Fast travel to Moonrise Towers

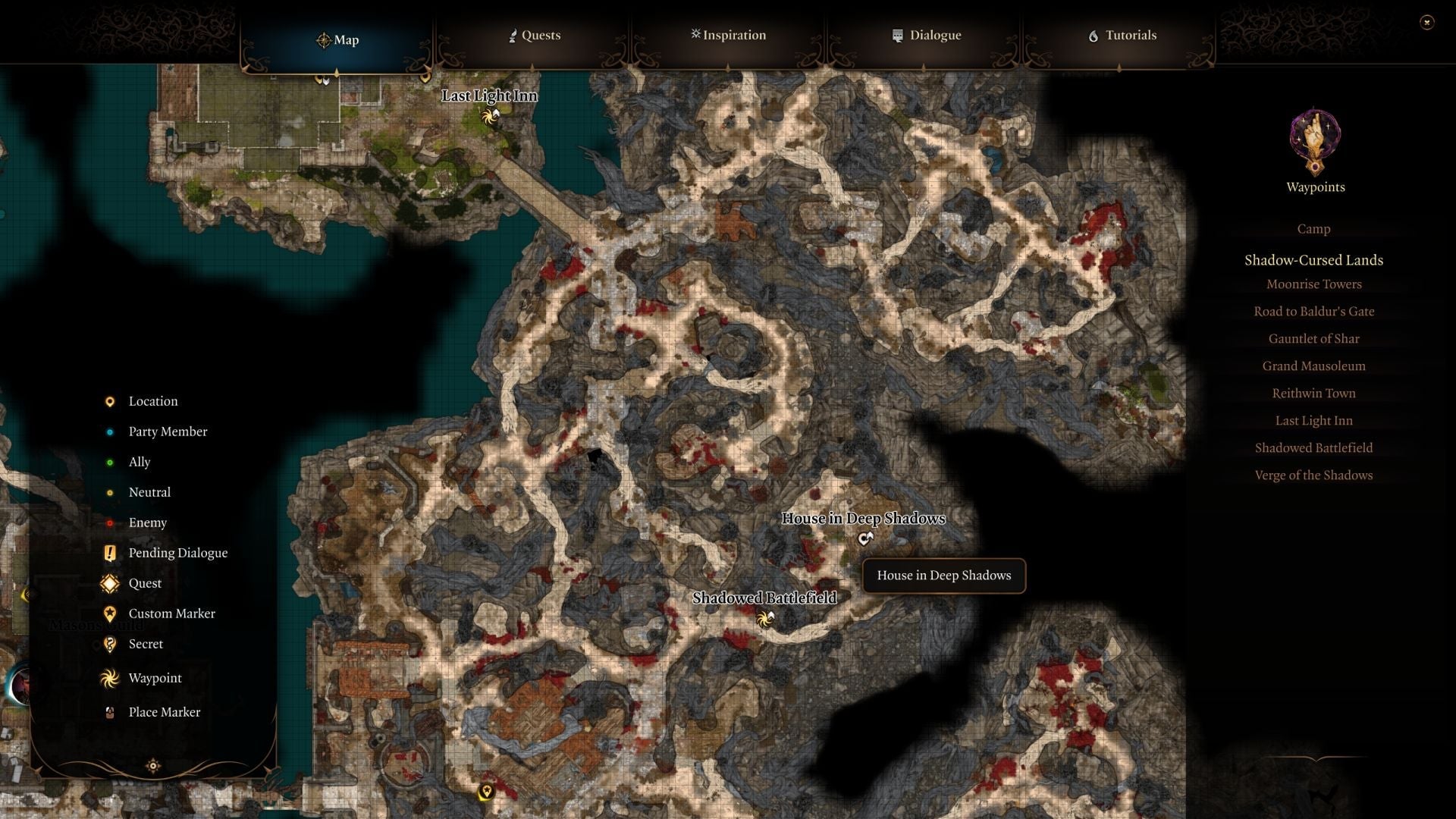pos(1313,284)
